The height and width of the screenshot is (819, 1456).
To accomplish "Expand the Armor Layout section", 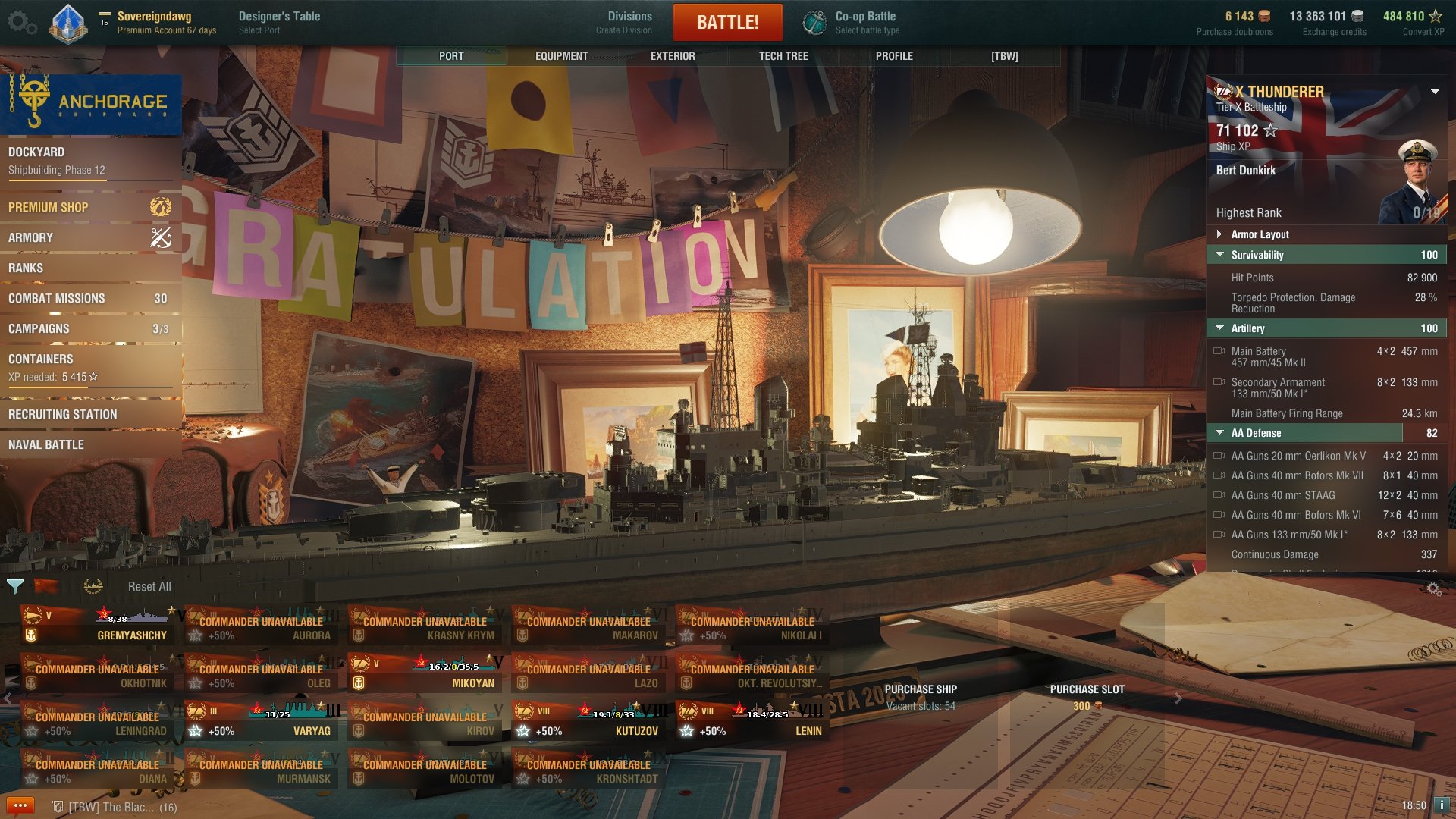I will tap(1260, 234).
